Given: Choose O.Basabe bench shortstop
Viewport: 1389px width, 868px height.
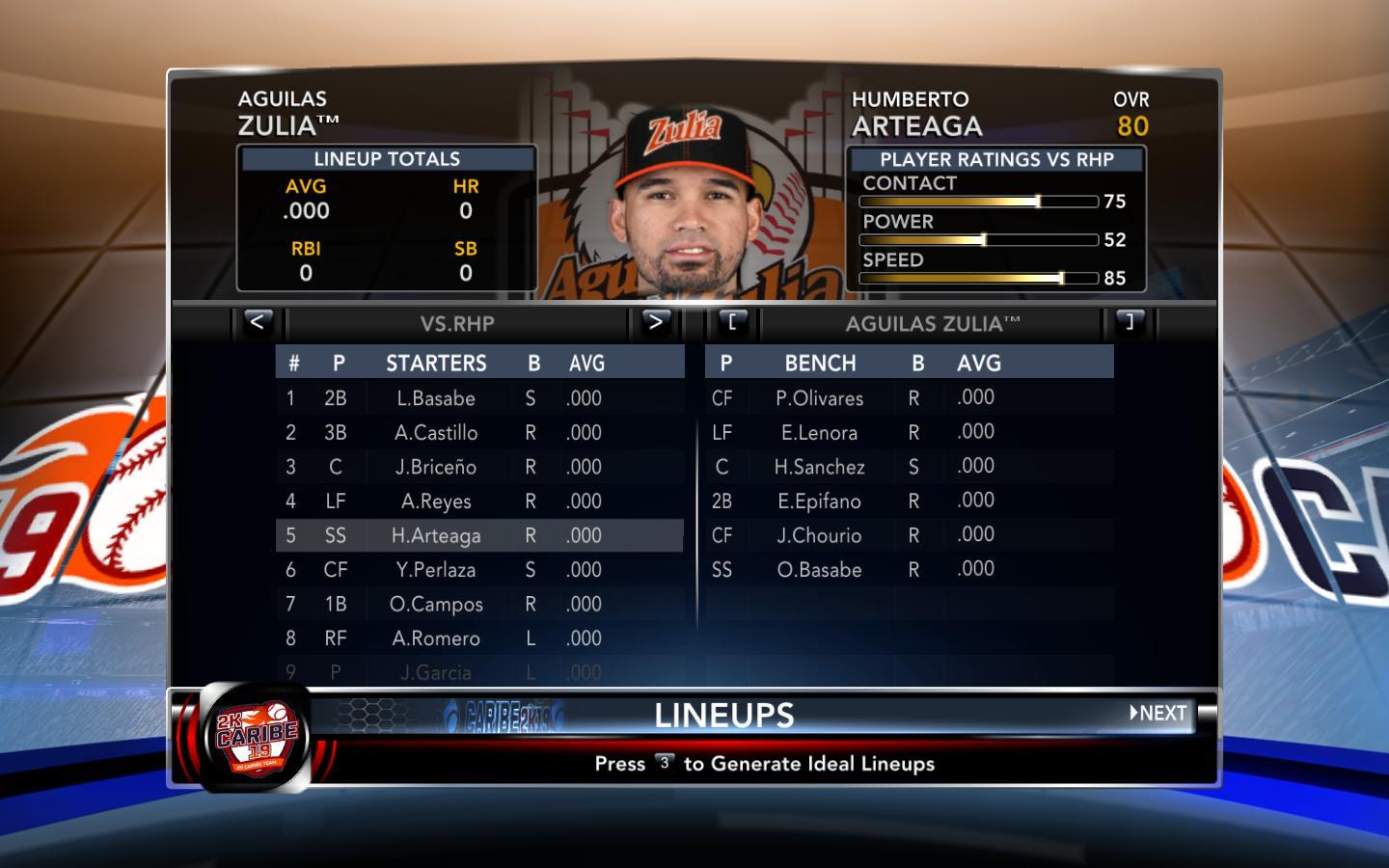Looking at the screenshot, I should [819, 570].
